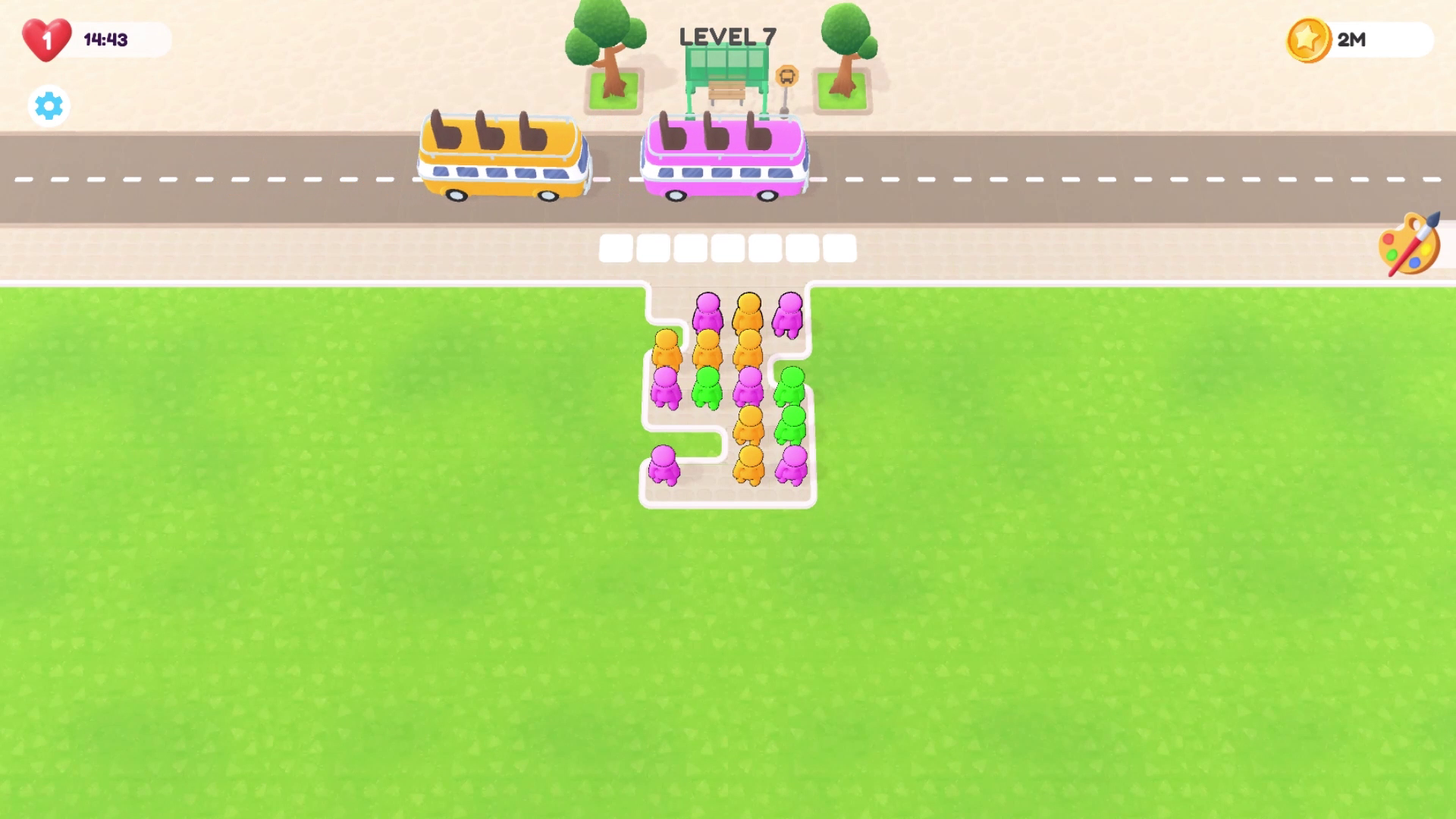This screenshot has width=1456, height=819.
Task: Select the lone pink person at bottom left
Action: (x=664, y=463)
